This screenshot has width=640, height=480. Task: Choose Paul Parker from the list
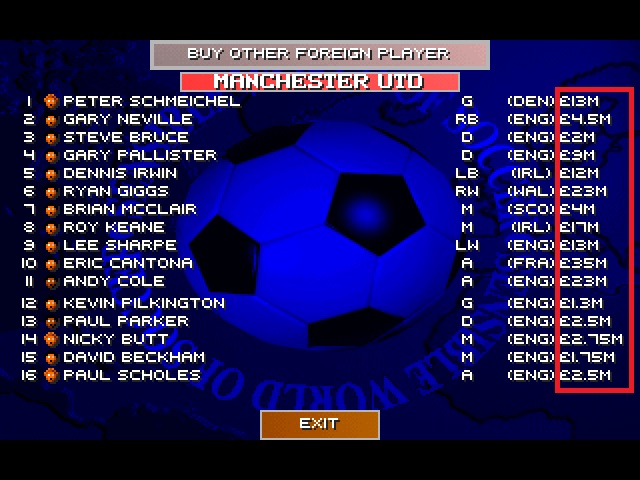coord(125,321)
